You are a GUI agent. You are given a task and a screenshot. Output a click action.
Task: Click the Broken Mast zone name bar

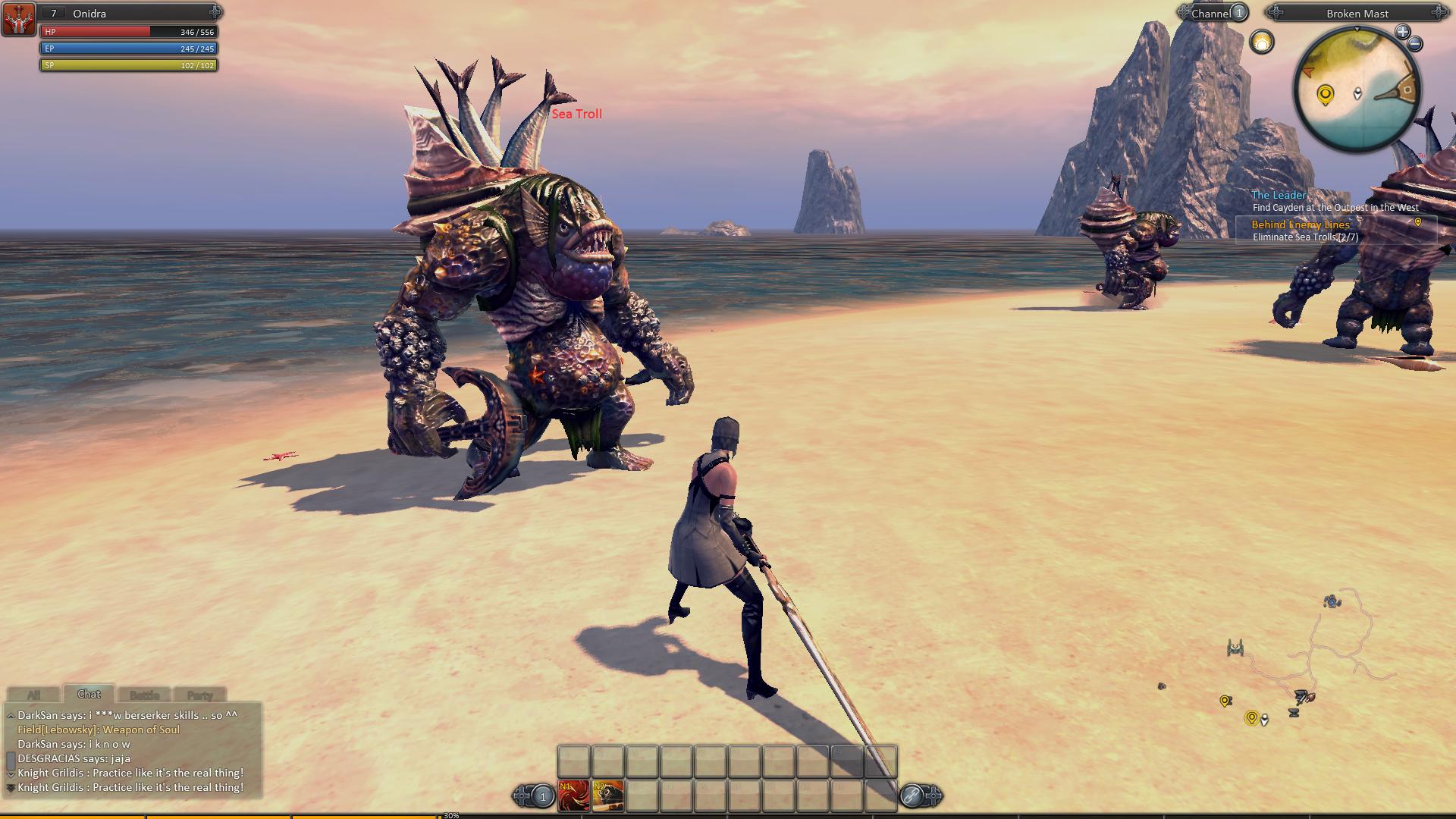[1357, 13]
